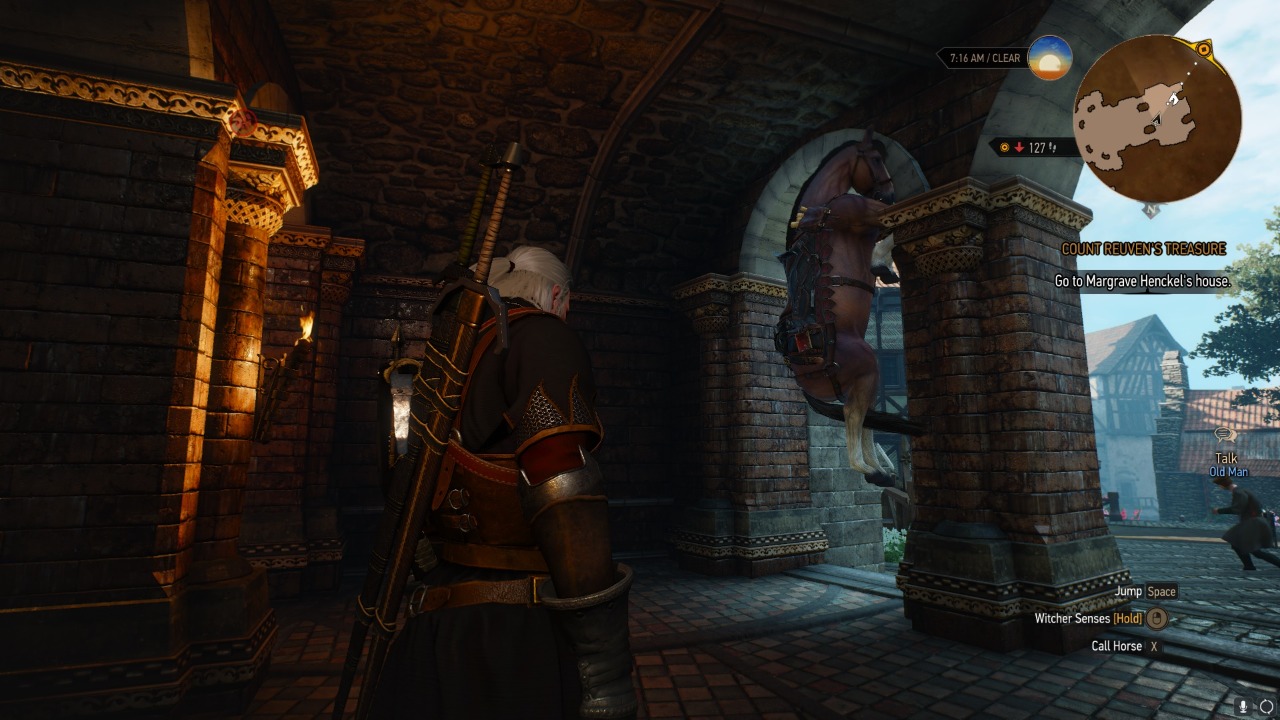The width and height of the screenshot is (1280, 720).
Task: Select the footprints tracking icon next to 127
Action: 1054,147
